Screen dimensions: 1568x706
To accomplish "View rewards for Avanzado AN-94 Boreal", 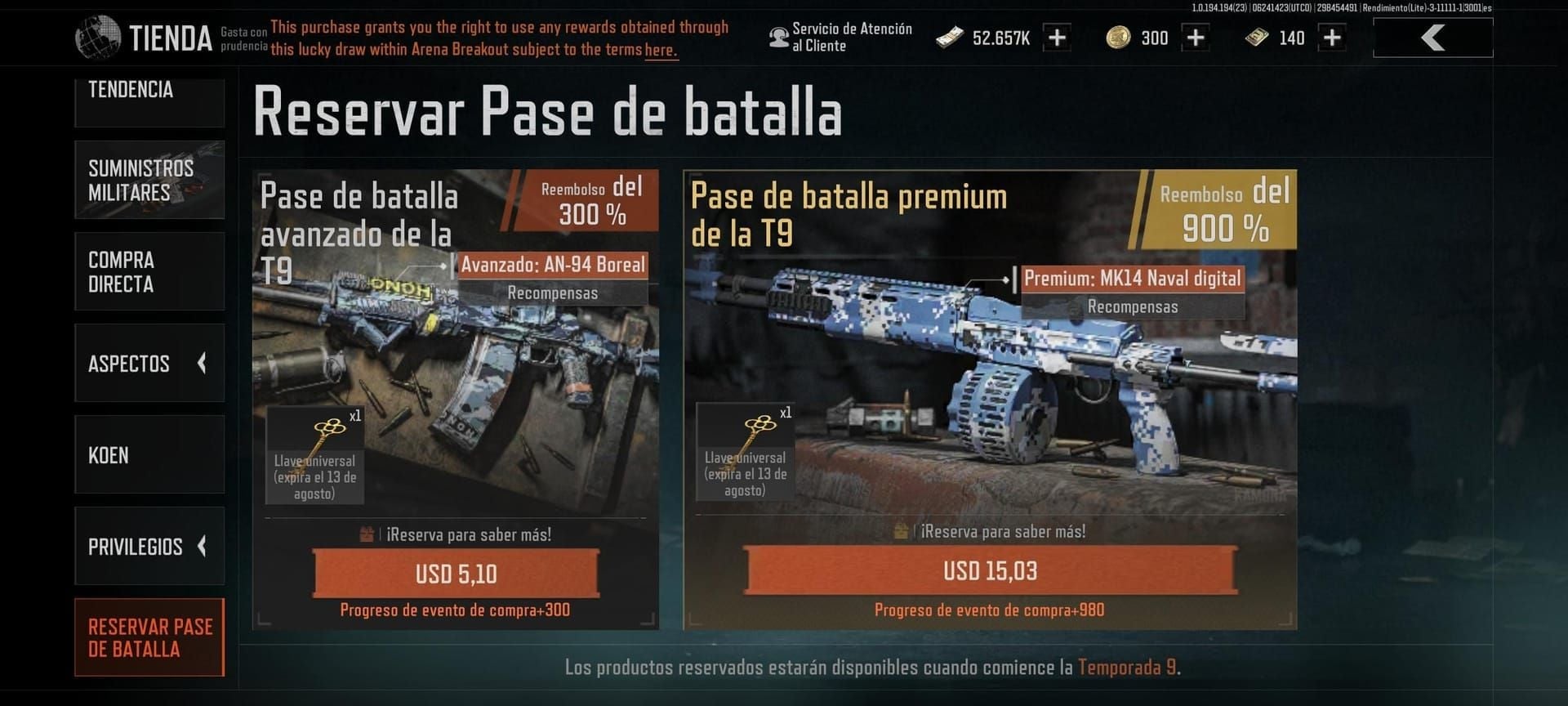I will 553,293.
